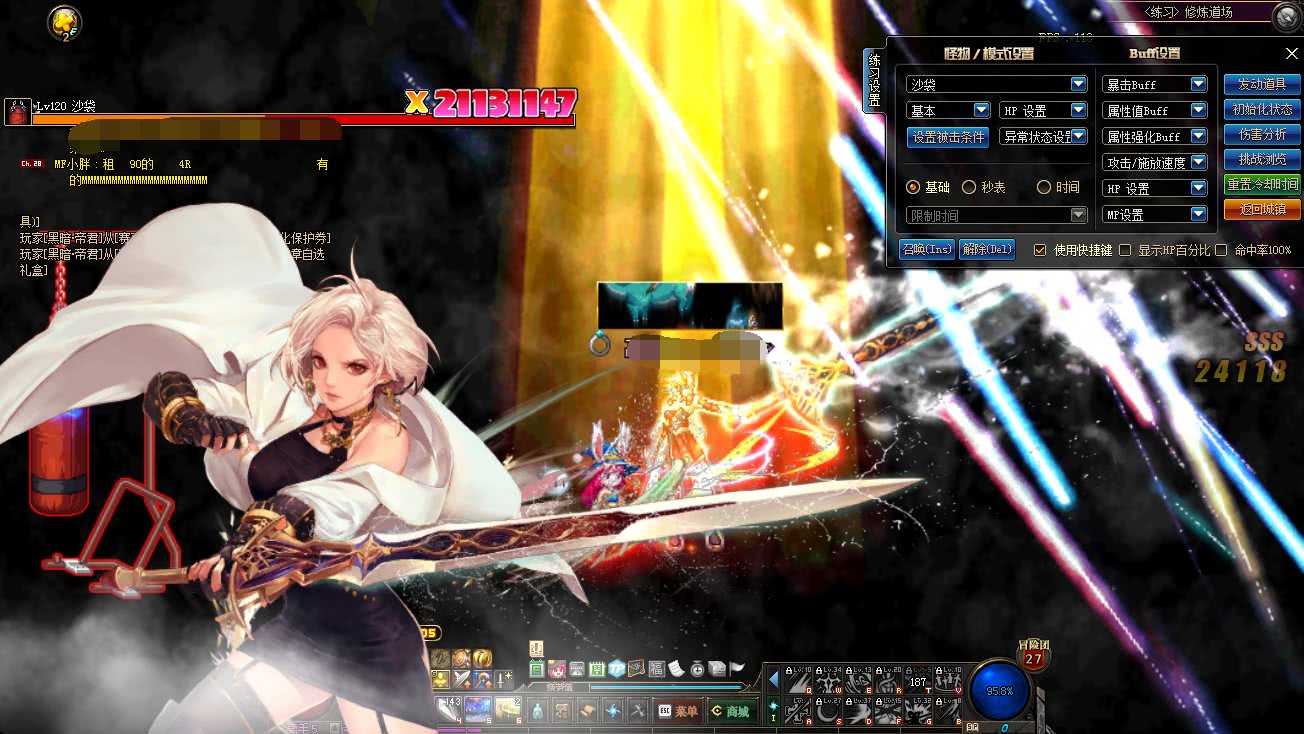Choose the 时间 radio option
Screen dimensions: 1304x734
(1044, 187)
